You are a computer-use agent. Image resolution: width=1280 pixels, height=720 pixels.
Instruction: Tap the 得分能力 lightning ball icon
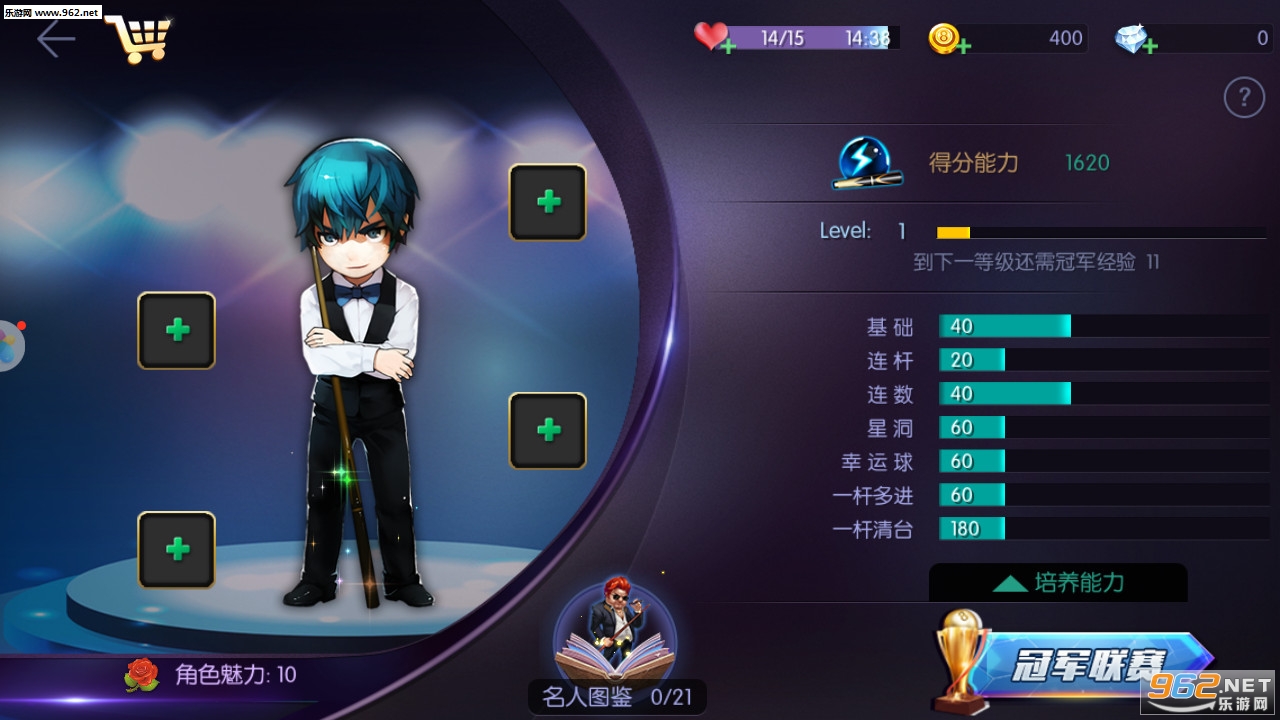point(867,163)
